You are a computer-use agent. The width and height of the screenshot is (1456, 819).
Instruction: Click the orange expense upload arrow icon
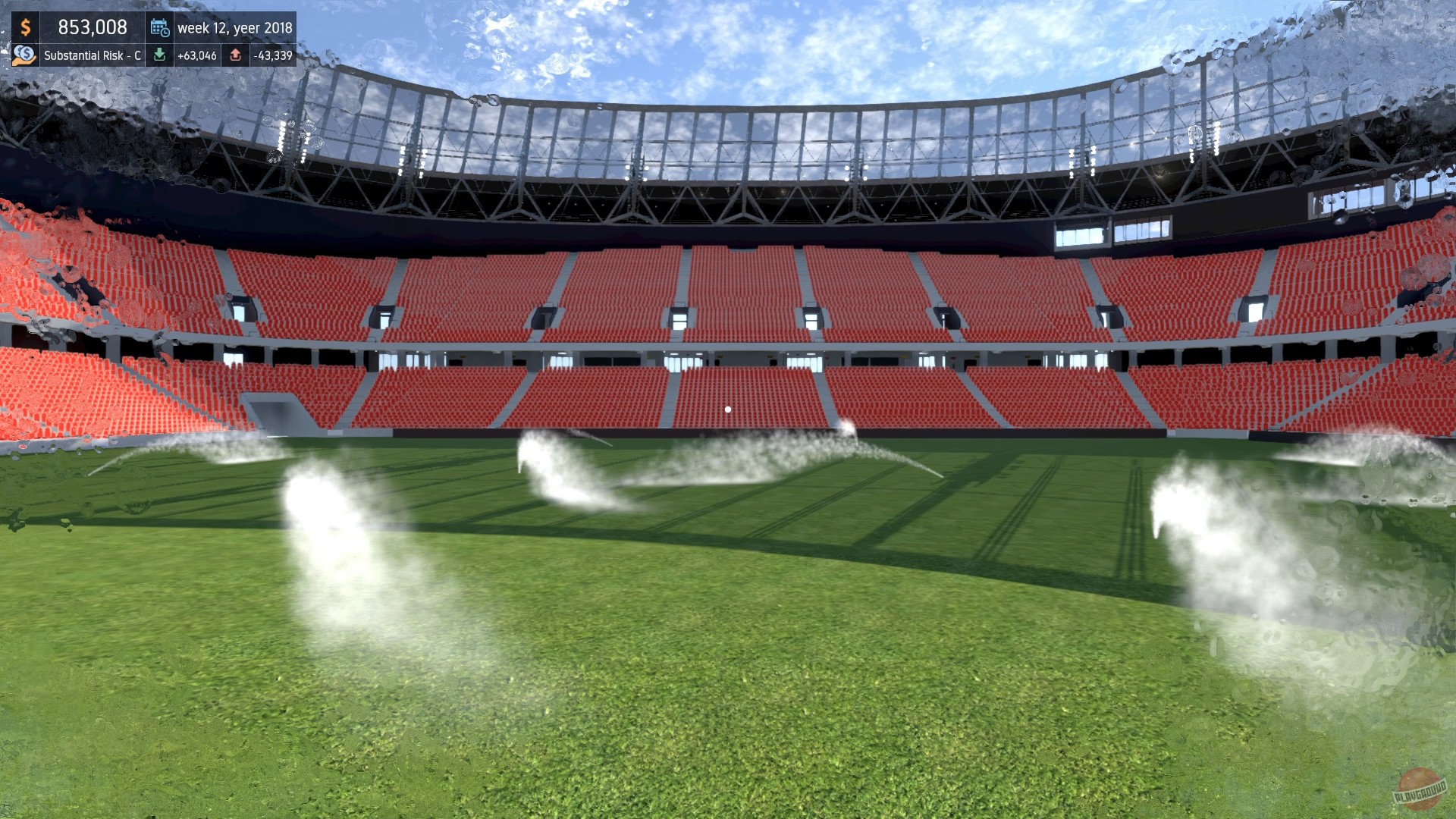pyautogui.click(x=236, y=55)
